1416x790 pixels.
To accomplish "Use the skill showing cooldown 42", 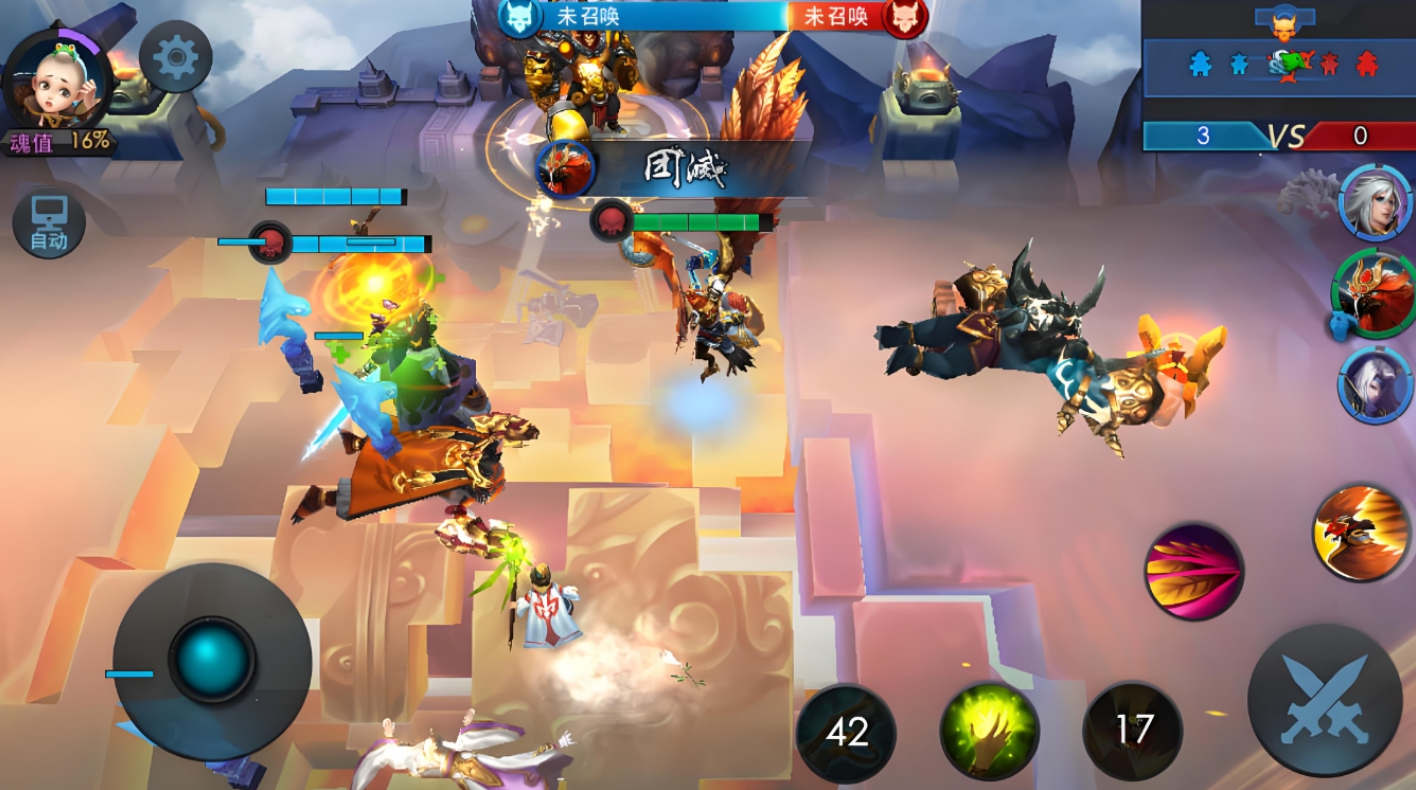I will 846,733.
